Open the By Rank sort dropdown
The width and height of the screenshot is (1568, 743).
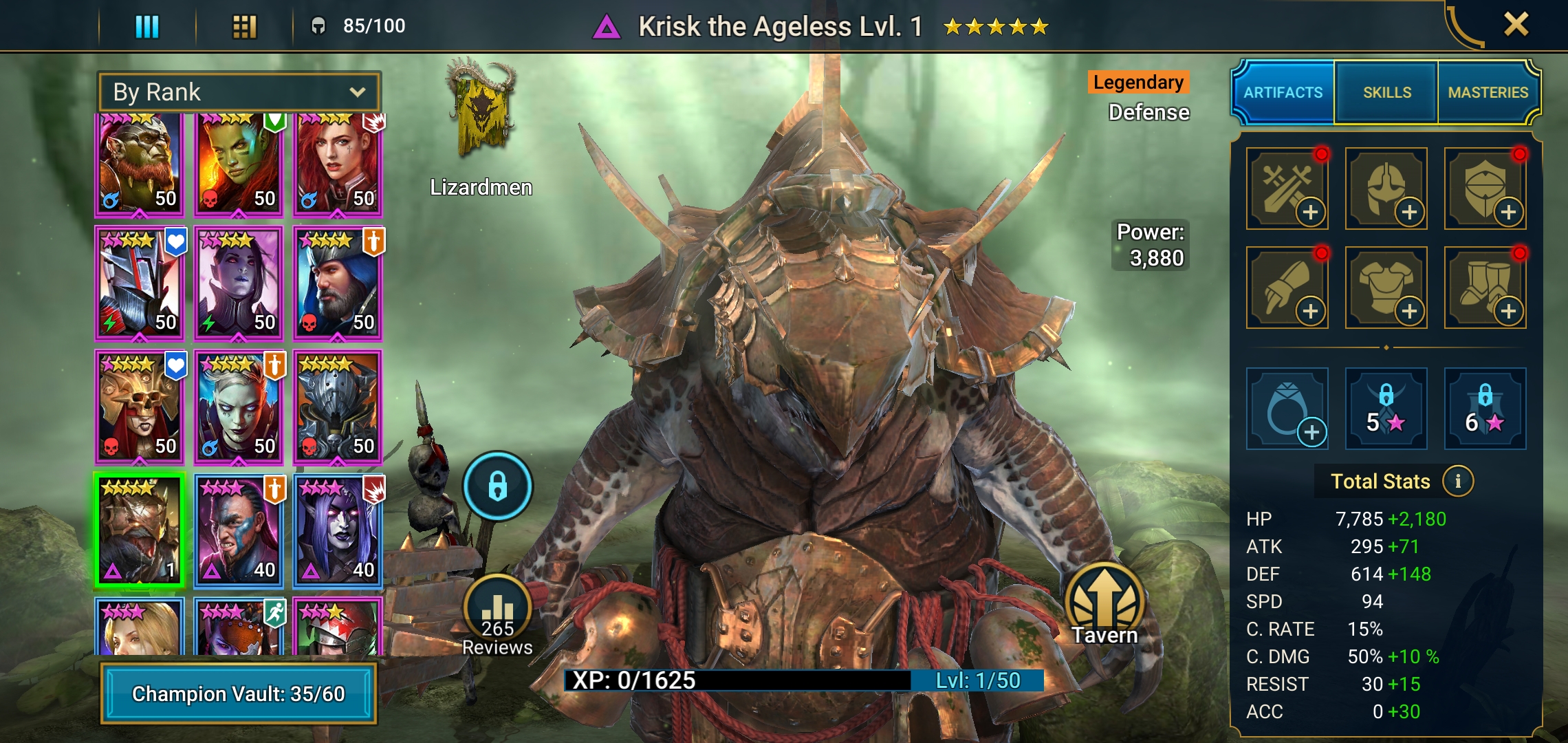(x=239, y=92)
